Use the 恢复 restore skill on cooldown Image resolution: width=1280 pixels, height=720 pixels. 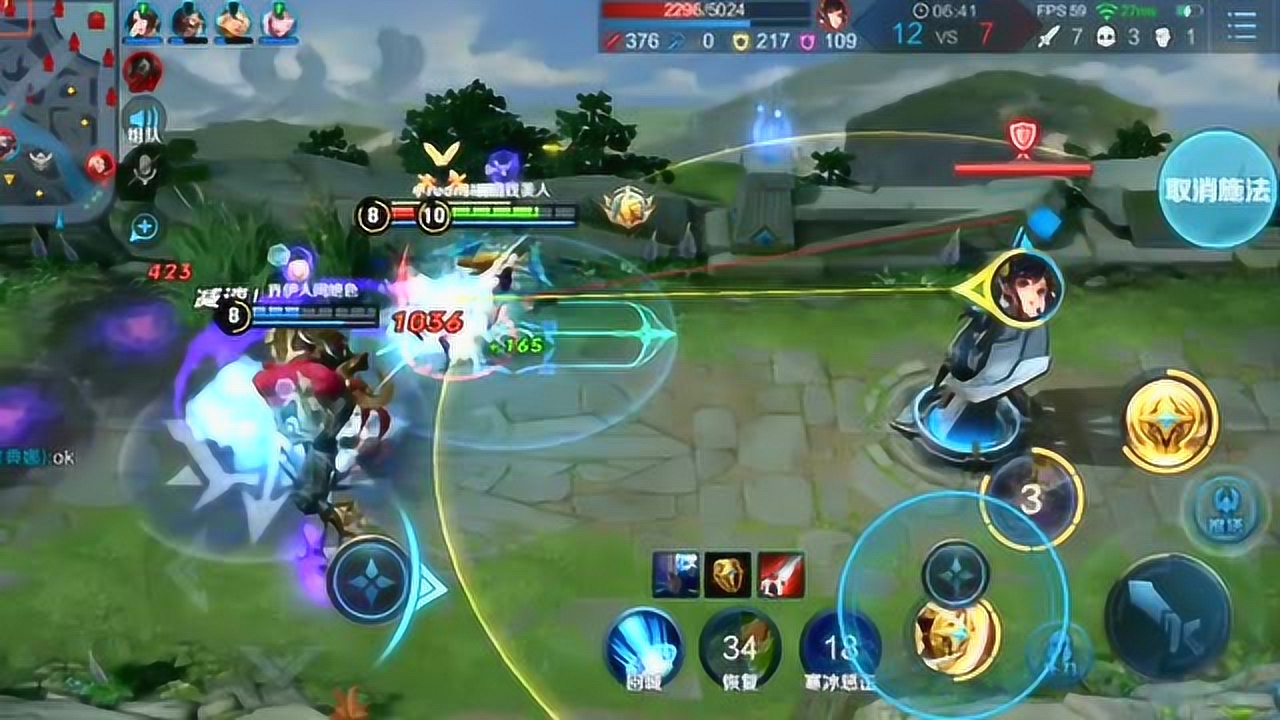[x=740, y=648]
